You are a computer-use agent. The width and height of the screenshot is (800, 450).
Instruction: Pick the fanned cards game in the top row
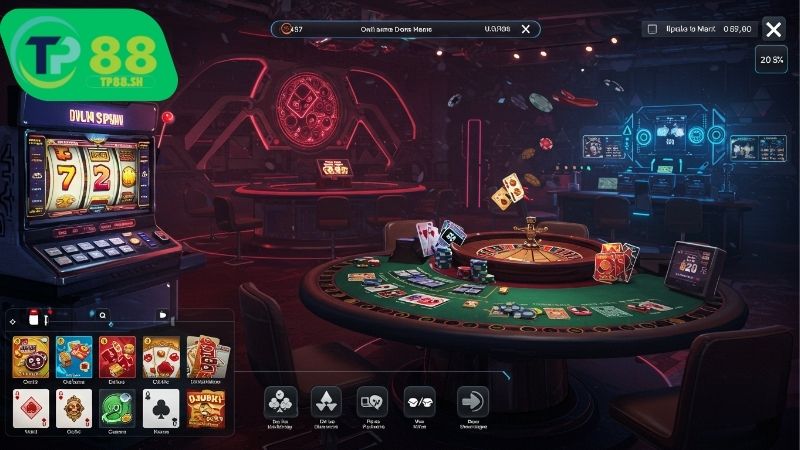[x=206, y=356]
